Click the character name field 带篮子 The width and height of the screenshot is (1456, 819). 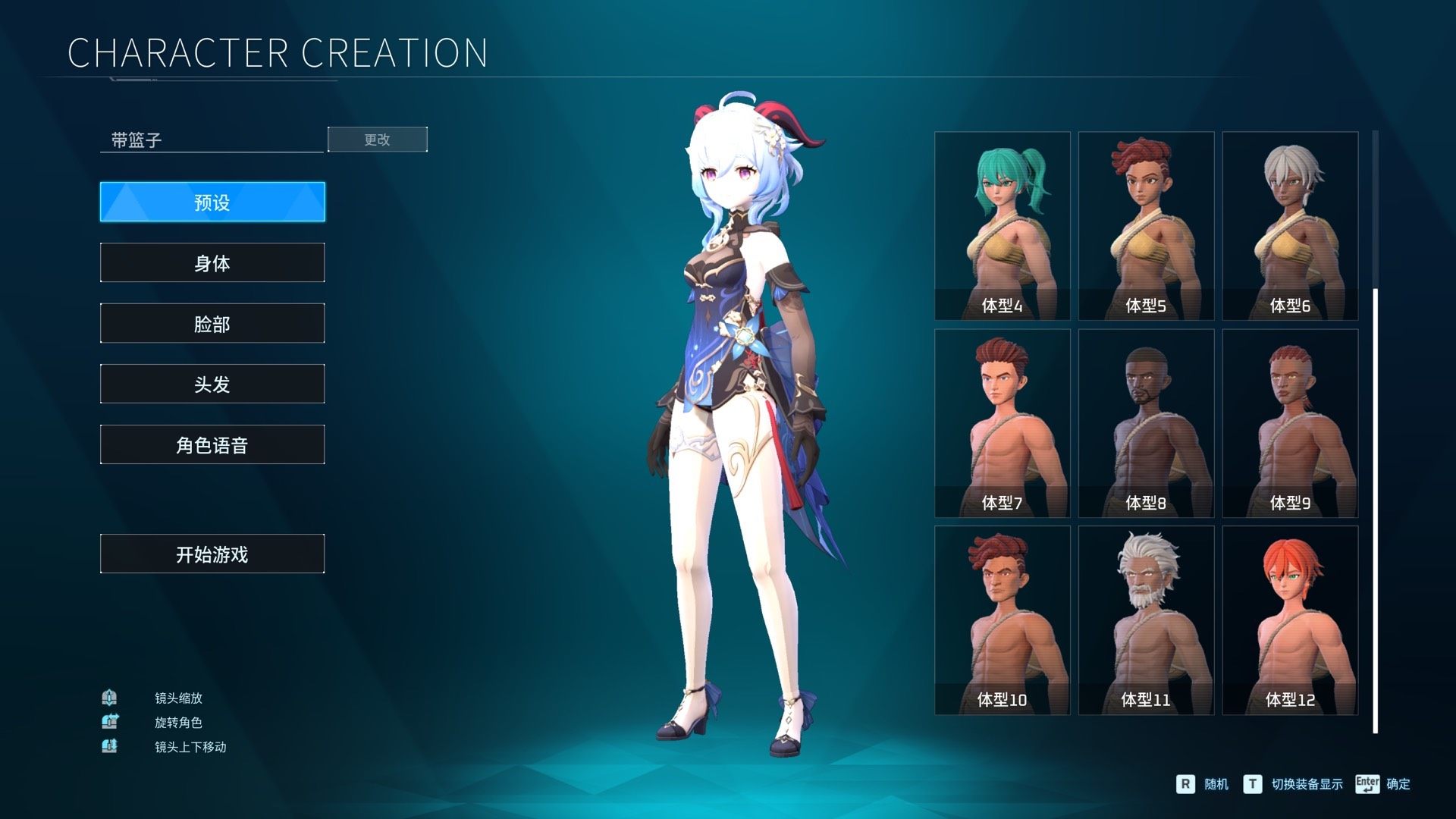[212, 140]
